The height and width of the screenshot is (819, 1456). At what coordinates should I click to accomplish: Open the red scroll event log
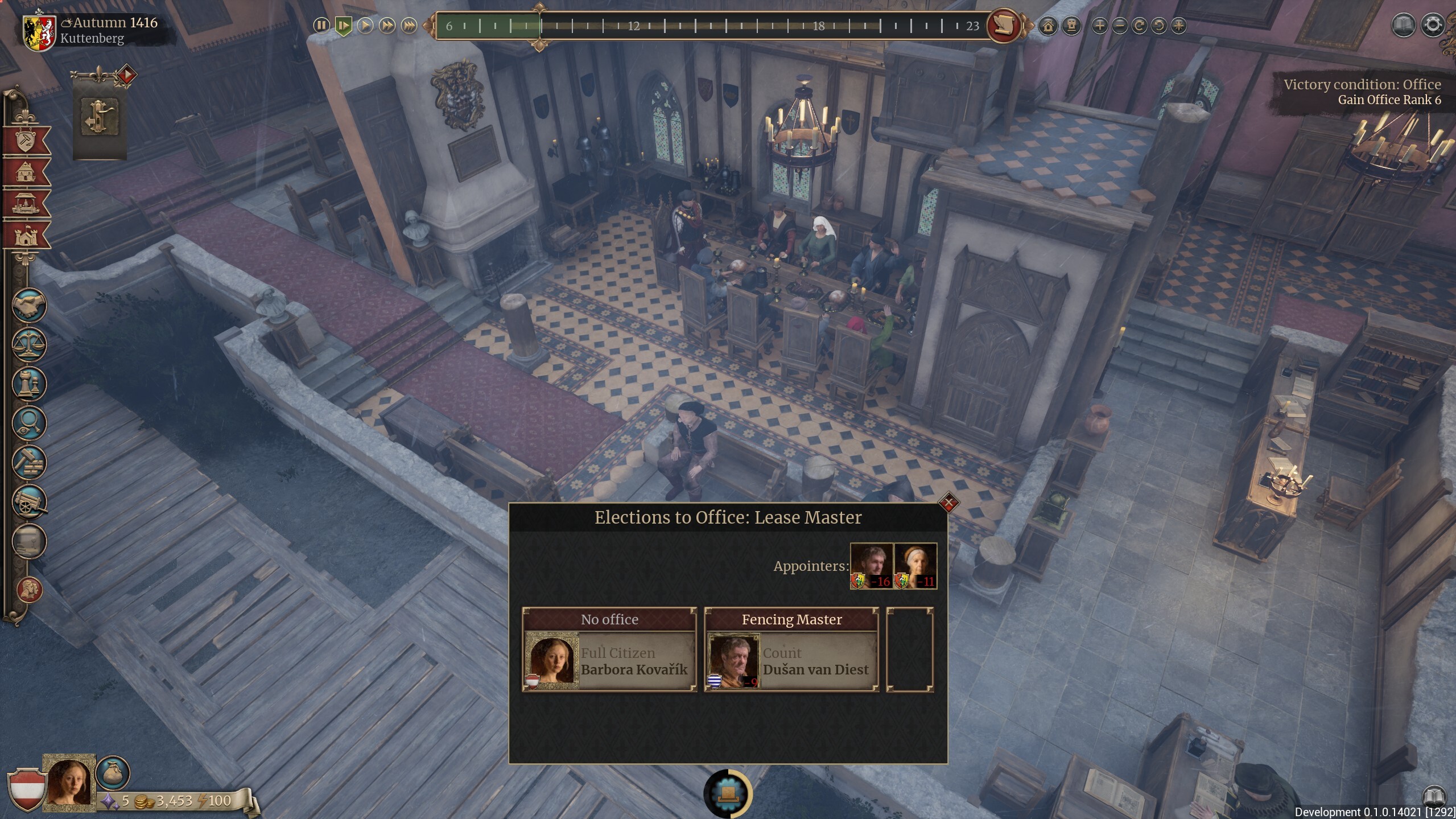(1003, 25)
